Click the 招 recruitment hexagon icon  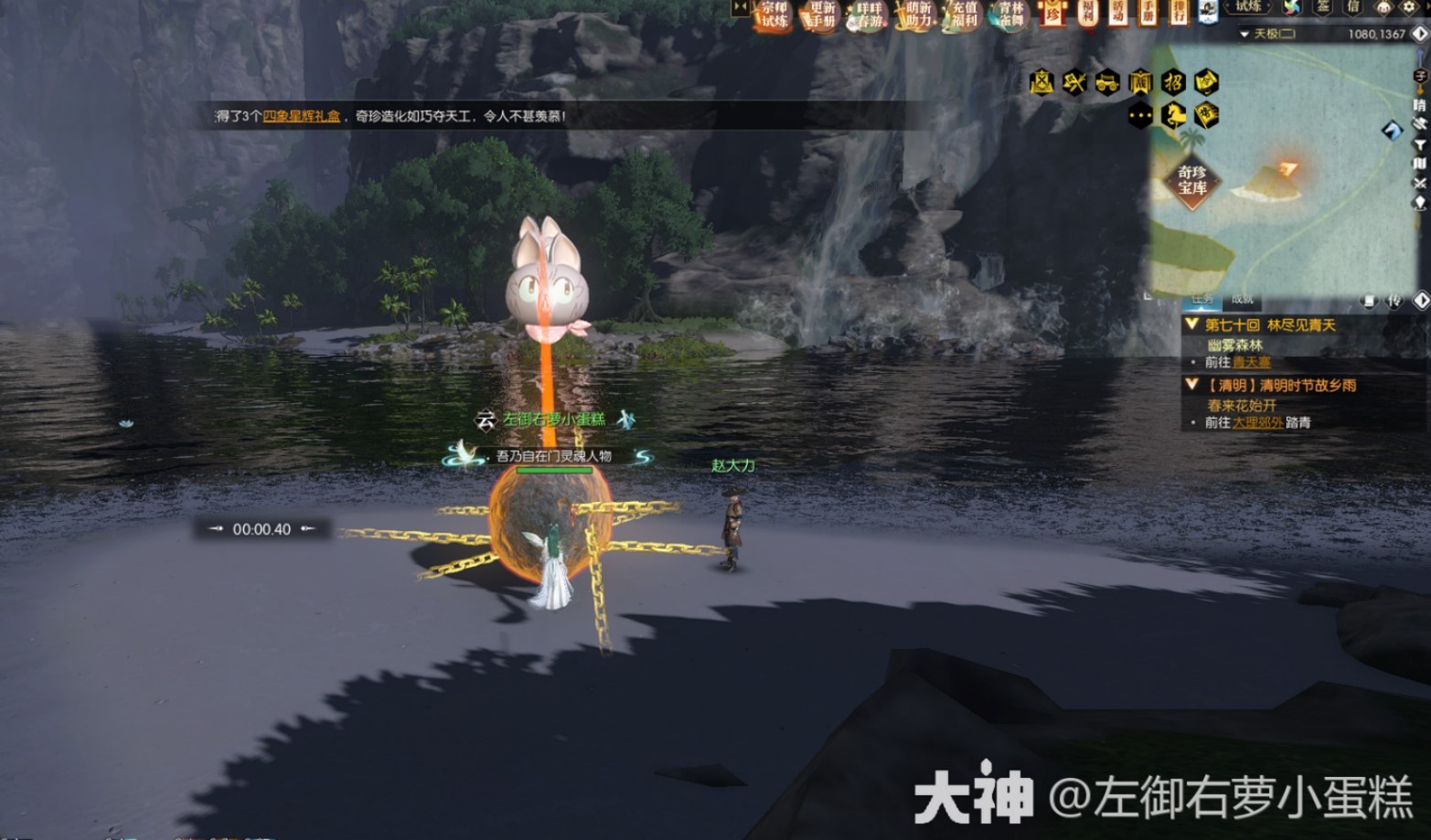[x=1175, y=81]
